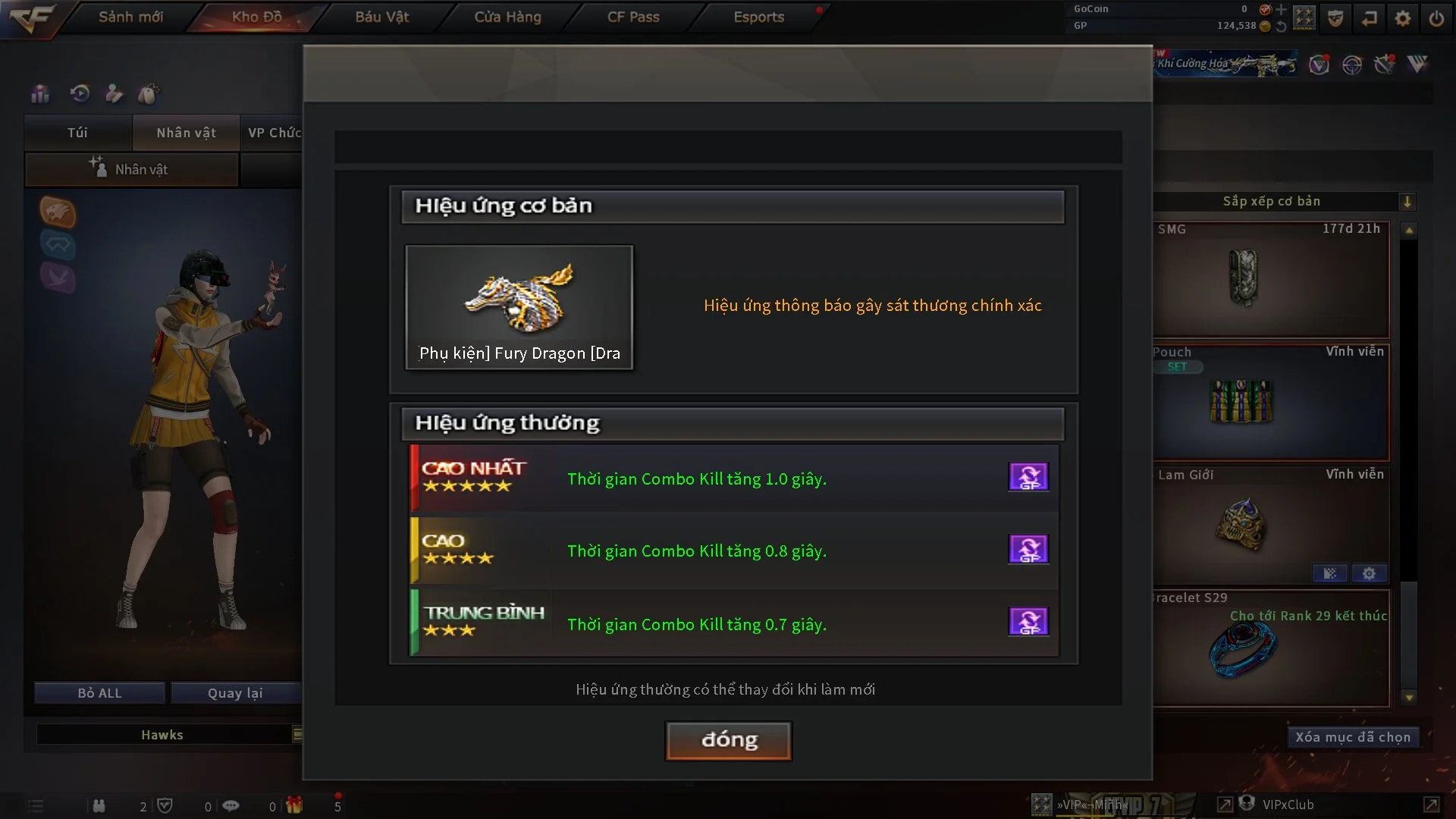Screen dimensions: 1456x819
Task: Switch to the Esports tab
Action: (758, 17)
